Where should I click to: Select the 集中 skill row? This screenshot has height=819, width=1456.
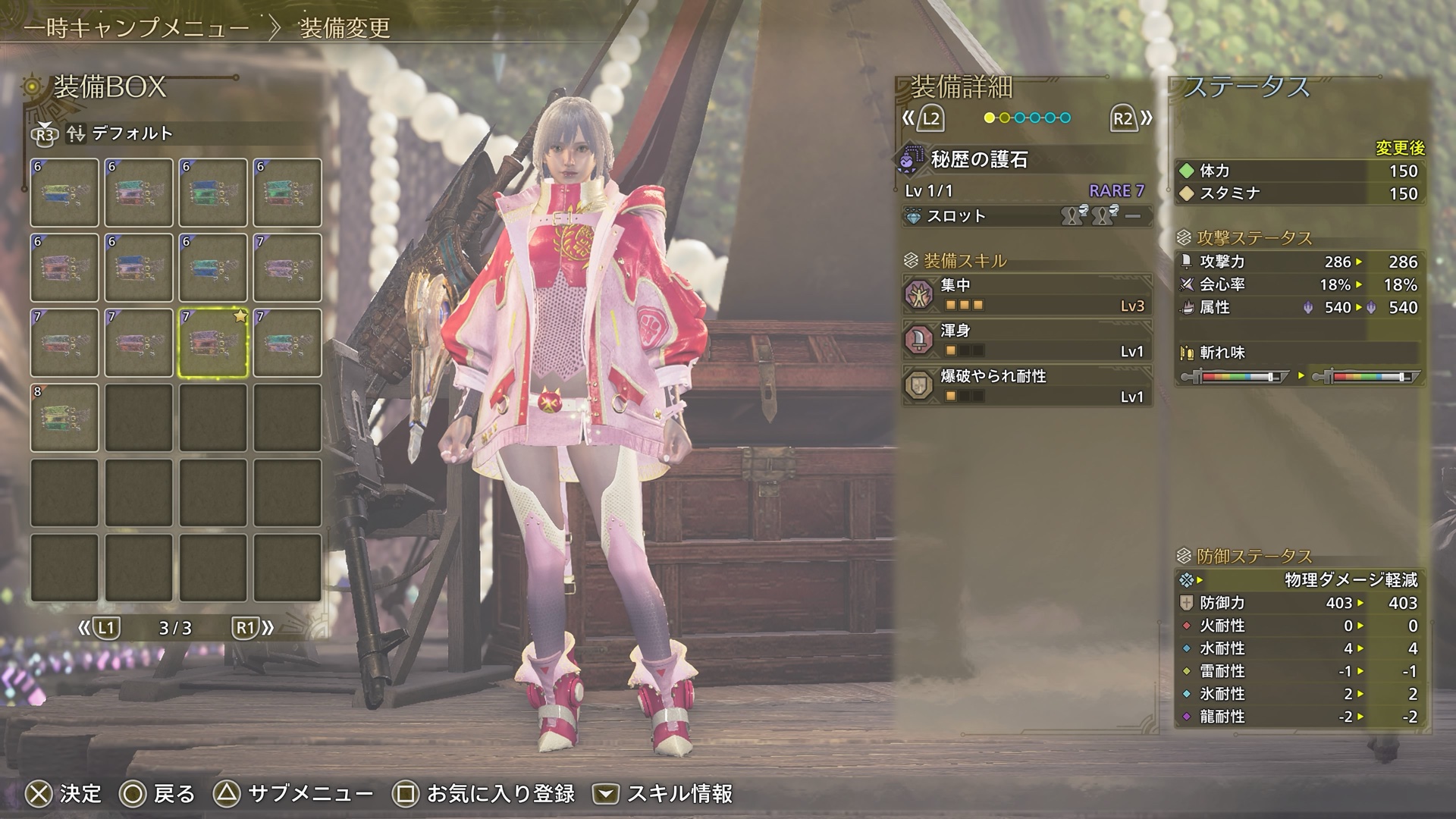1028,295
